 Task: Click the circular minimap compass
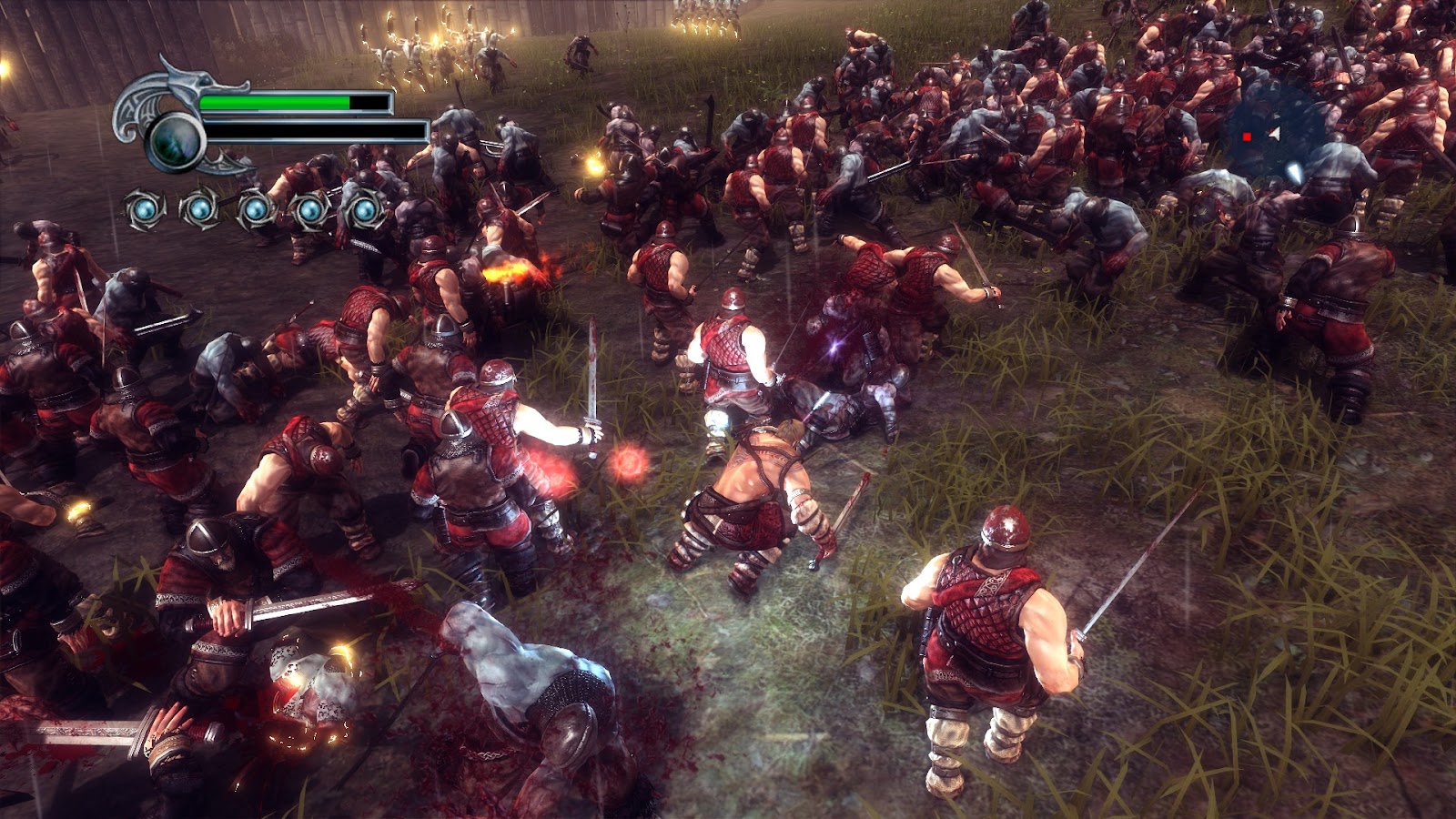tap(1275, 136)
